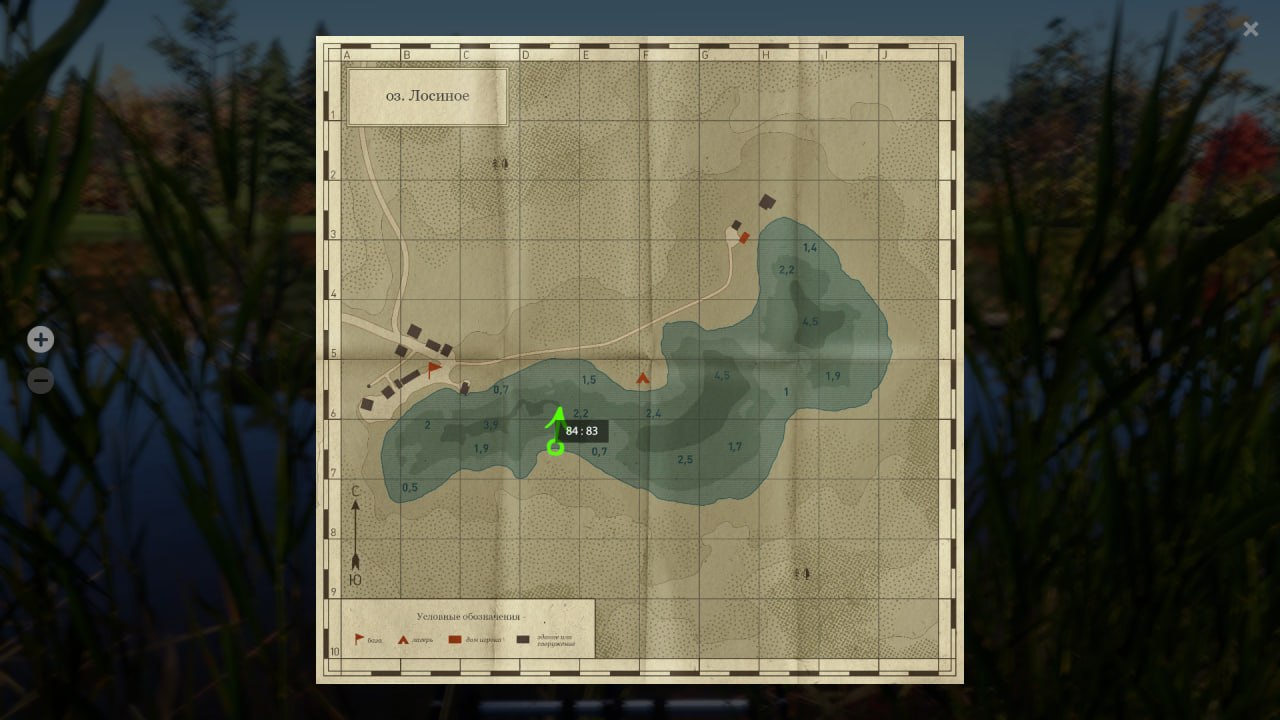Click the small emblem icon in grid I9
Image resolution: width=1280 pixels, height=720 pixels.
pos(800,573)
